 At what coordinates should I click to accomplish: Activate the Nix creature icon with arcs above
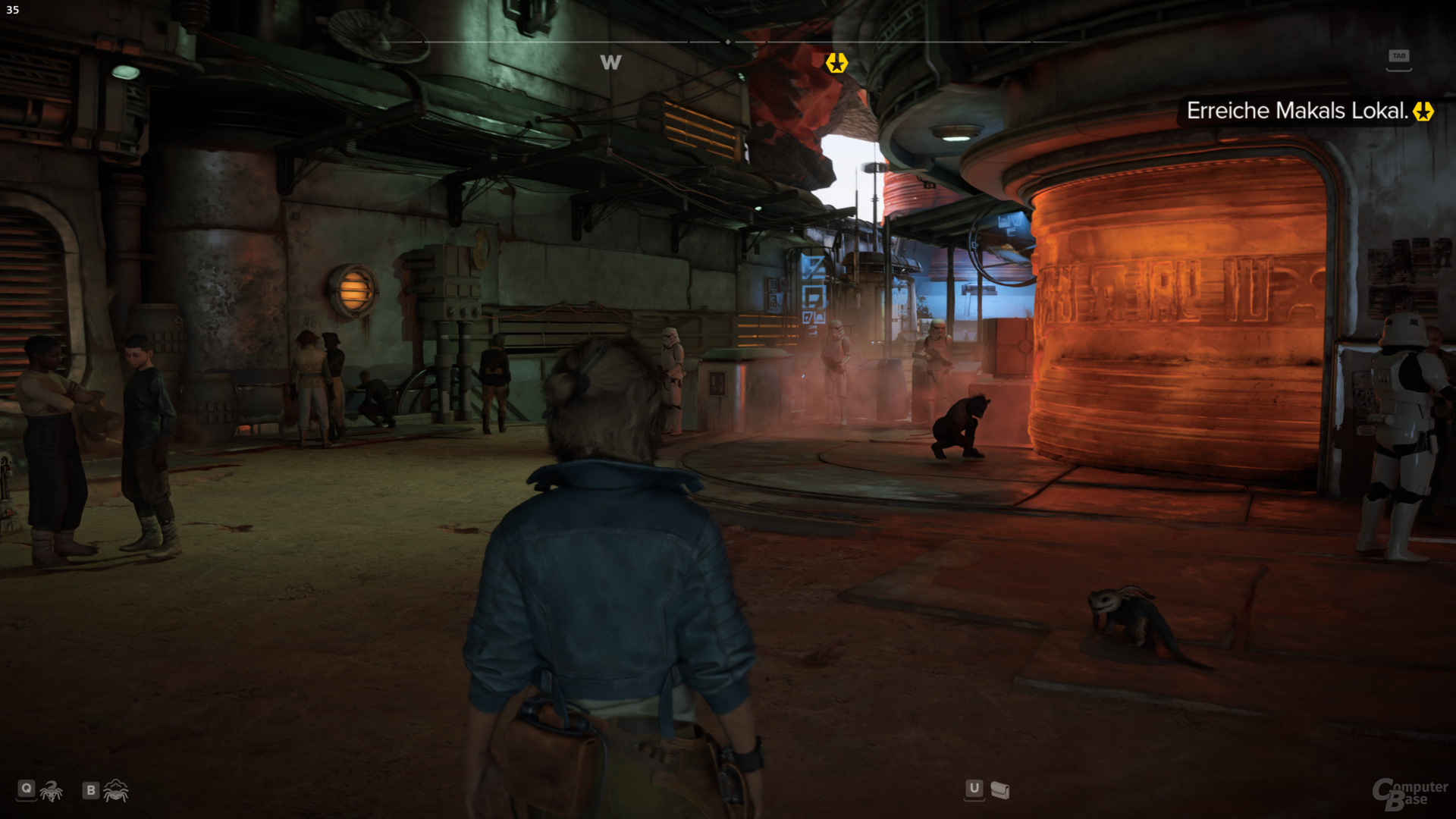point(115,791)
